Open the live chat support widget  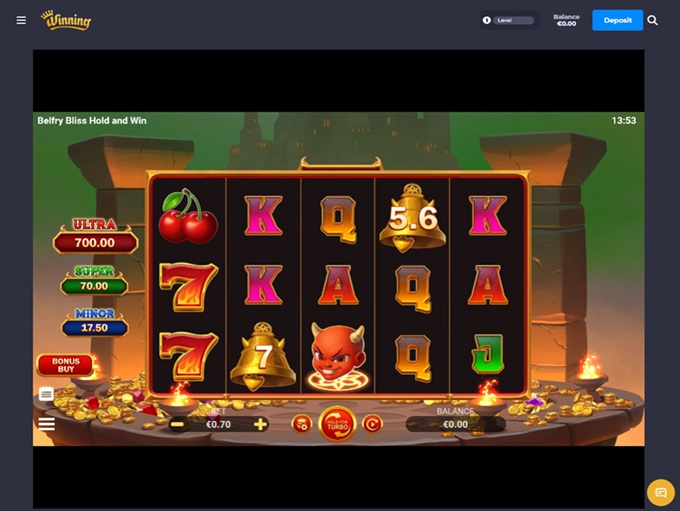660,492
